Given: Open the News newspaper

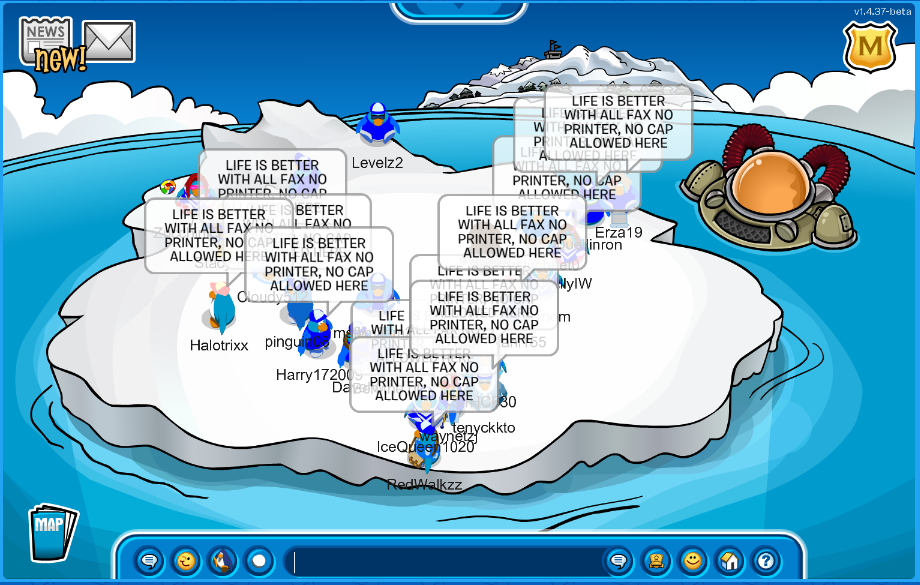Looking at the screenshot, I should [x=45, y=40].
